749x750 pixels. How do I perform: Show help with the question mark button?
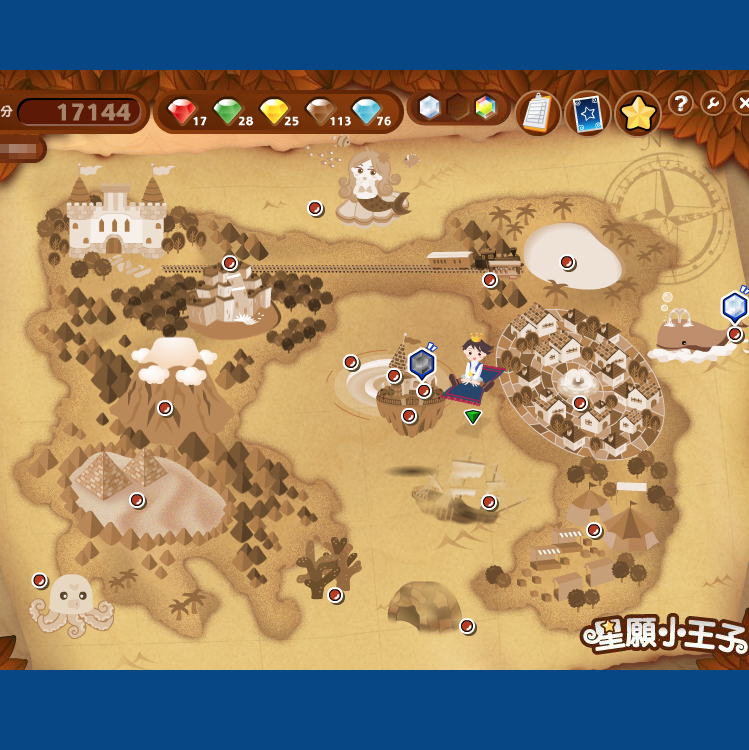(x=681, y=103)
